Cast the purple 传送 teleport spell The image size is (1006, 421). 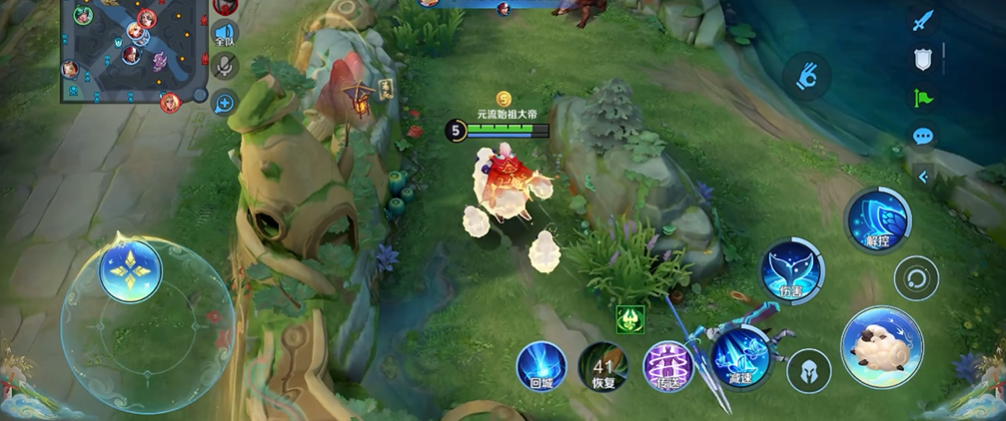[x=668, y=366]
